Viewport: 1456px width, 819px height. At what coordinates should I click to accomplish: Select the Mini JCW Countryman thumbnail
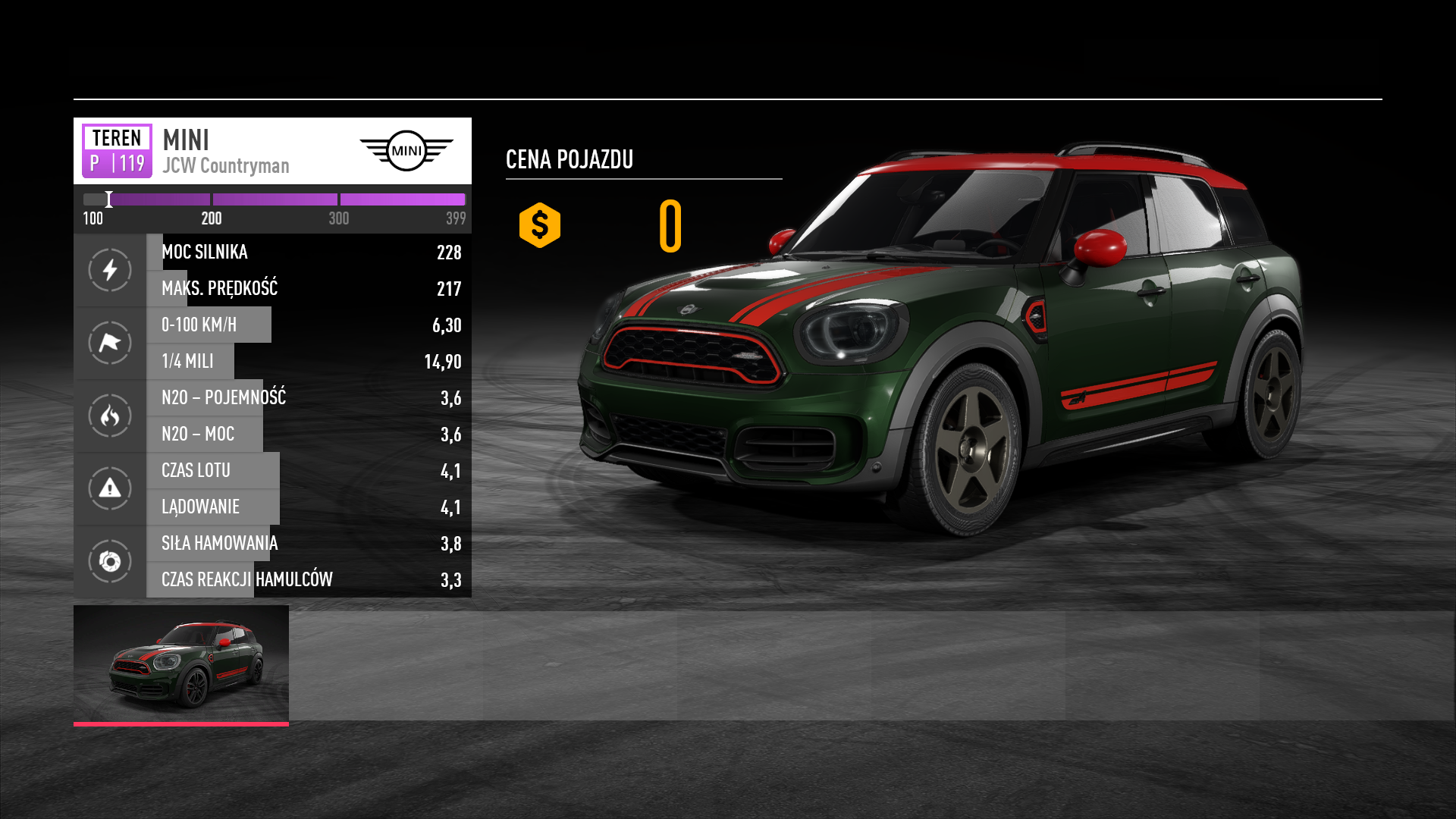[181, 664]
